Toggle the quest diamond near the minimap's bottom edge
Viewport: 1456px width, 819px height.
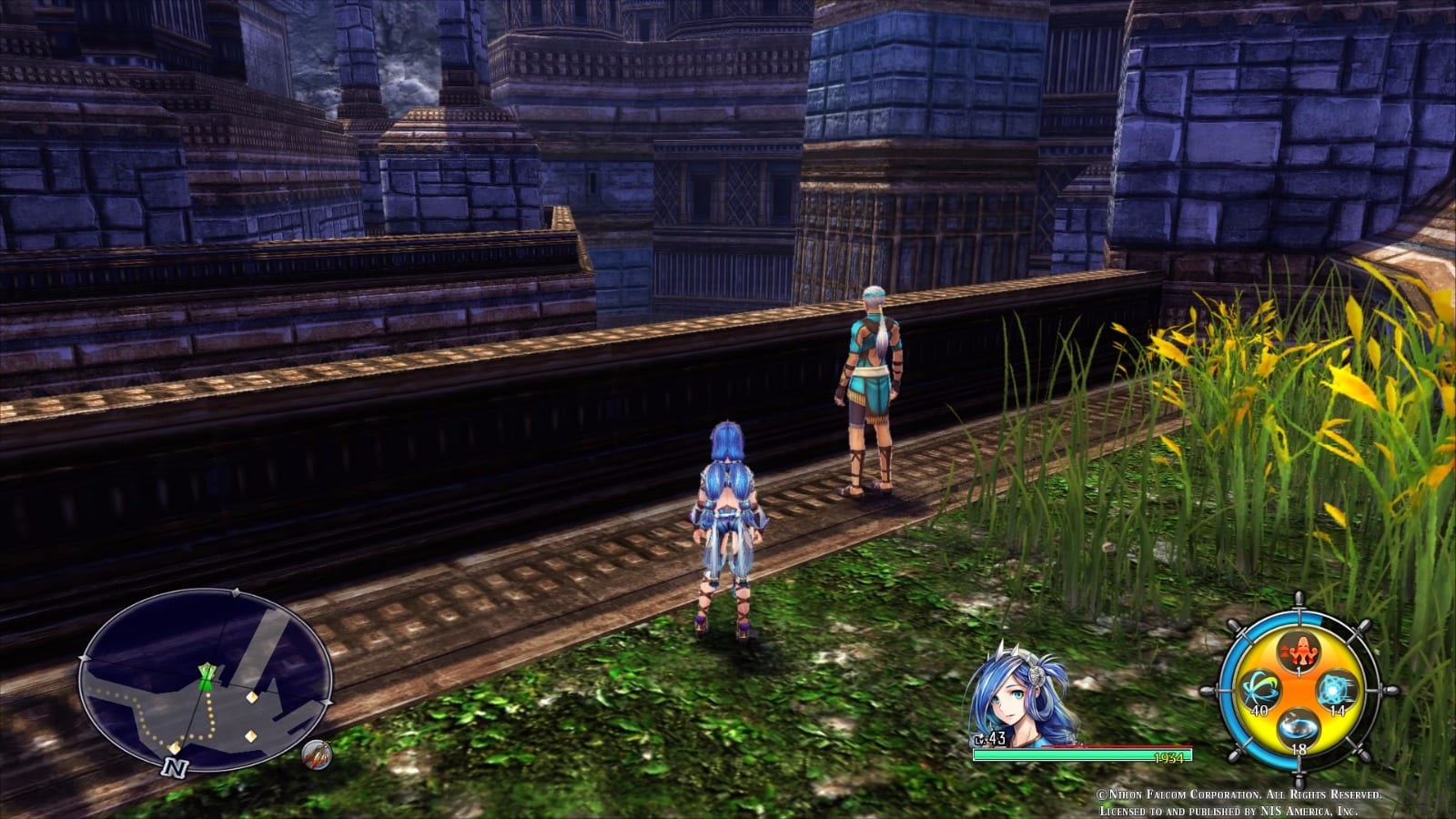[174, 749]
